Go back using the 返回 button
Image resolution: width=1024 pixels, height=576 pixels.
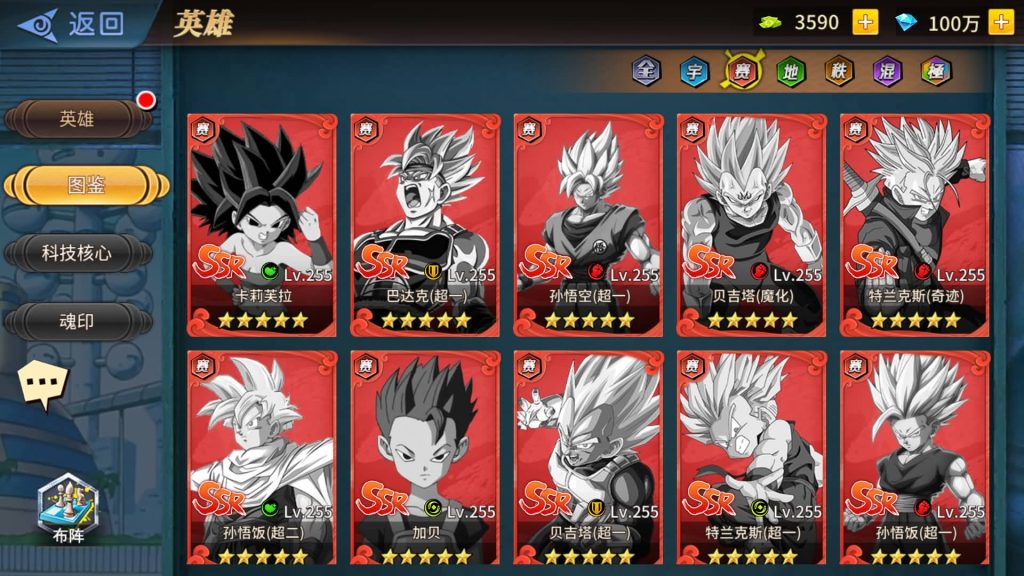pos(72,23)
